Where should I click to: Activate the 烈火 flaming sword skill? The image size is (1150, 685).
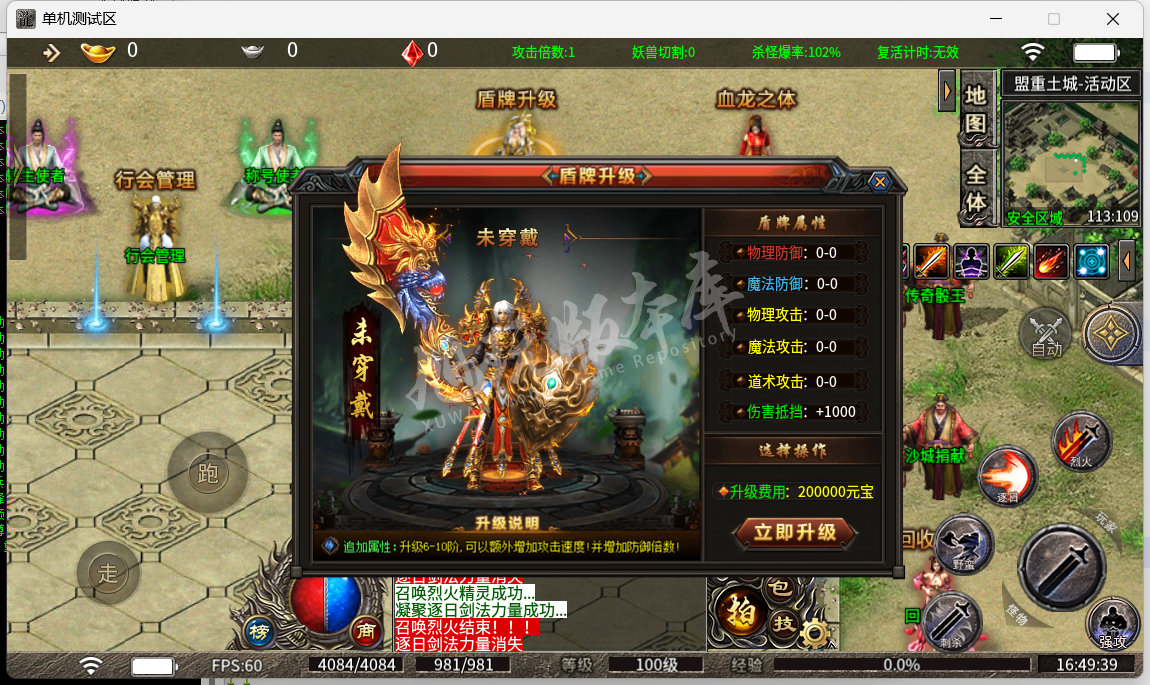click(1082, 441)
